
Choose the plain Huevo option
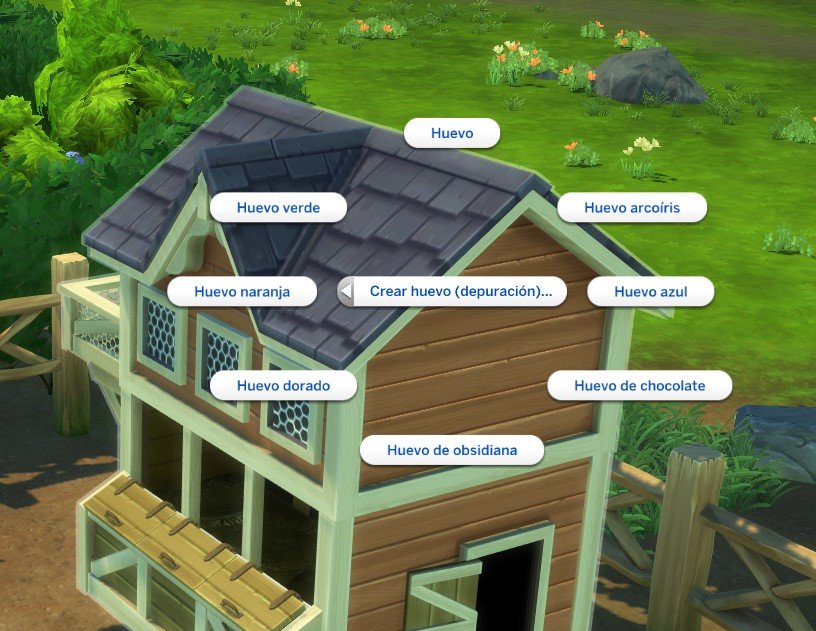(451, 133)
